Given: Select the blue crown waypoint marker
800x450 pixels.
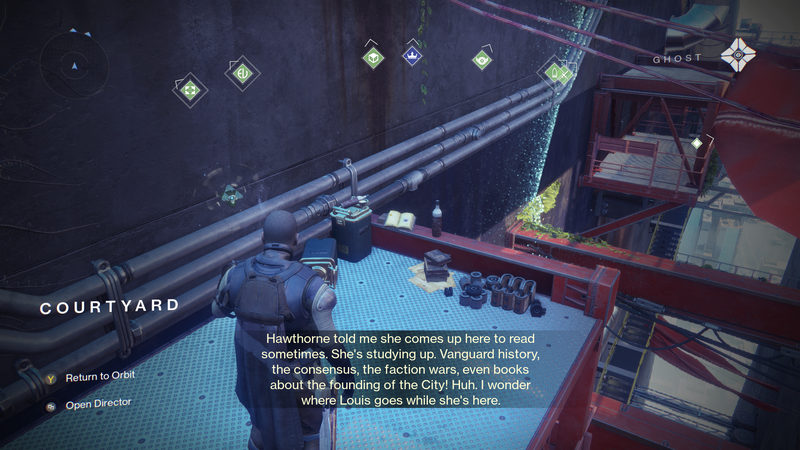Looking at the screenshot, I should [x=410, y=56].
